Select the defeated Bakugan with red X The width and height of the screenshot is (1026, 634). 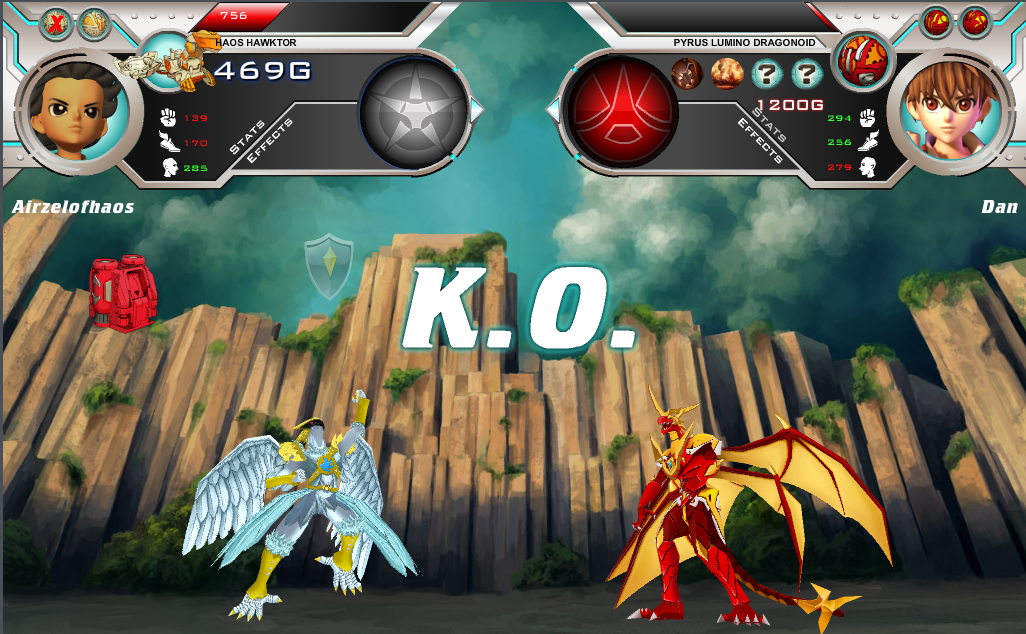(56, 23)
